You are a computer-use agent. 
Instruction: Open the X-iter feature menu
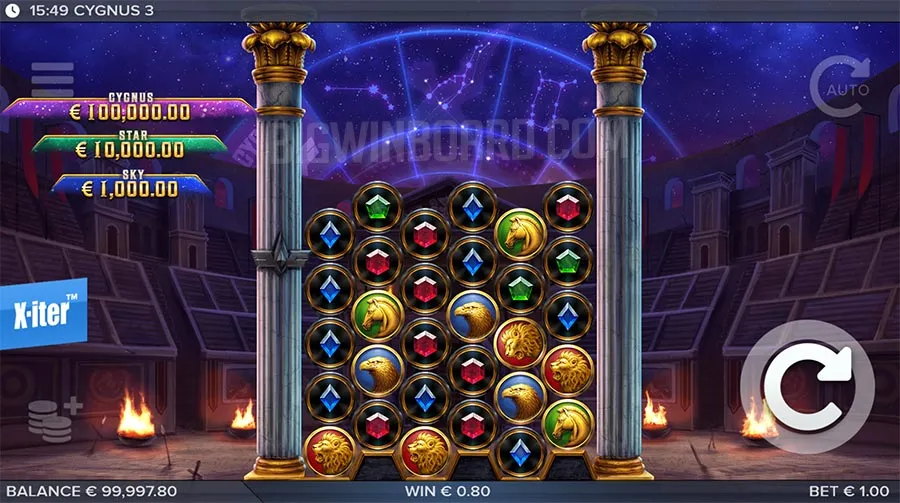pyautogui.click(x=43, y=313)
